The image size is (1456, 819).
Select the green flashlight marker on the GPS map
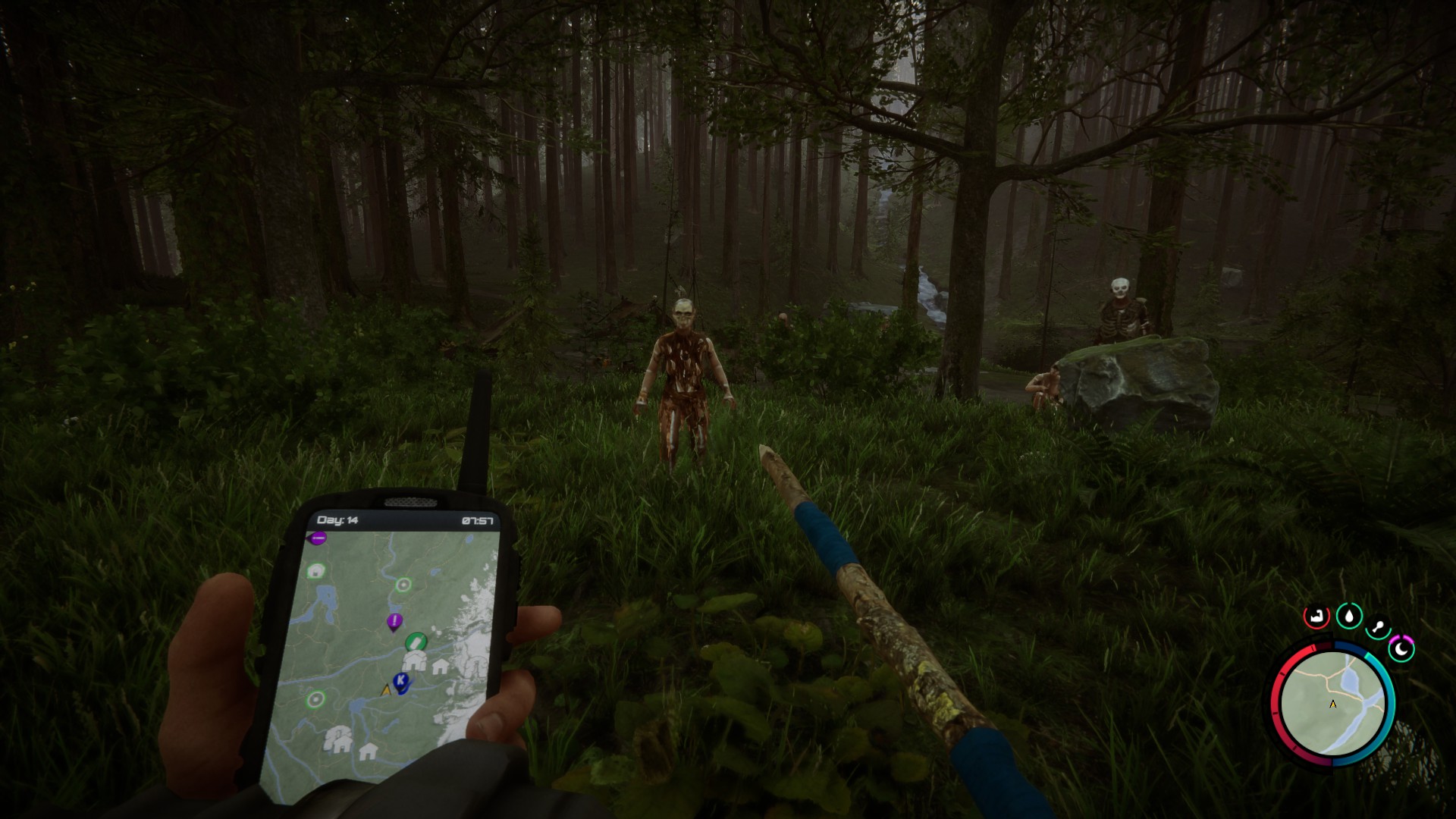pos(416,642)
